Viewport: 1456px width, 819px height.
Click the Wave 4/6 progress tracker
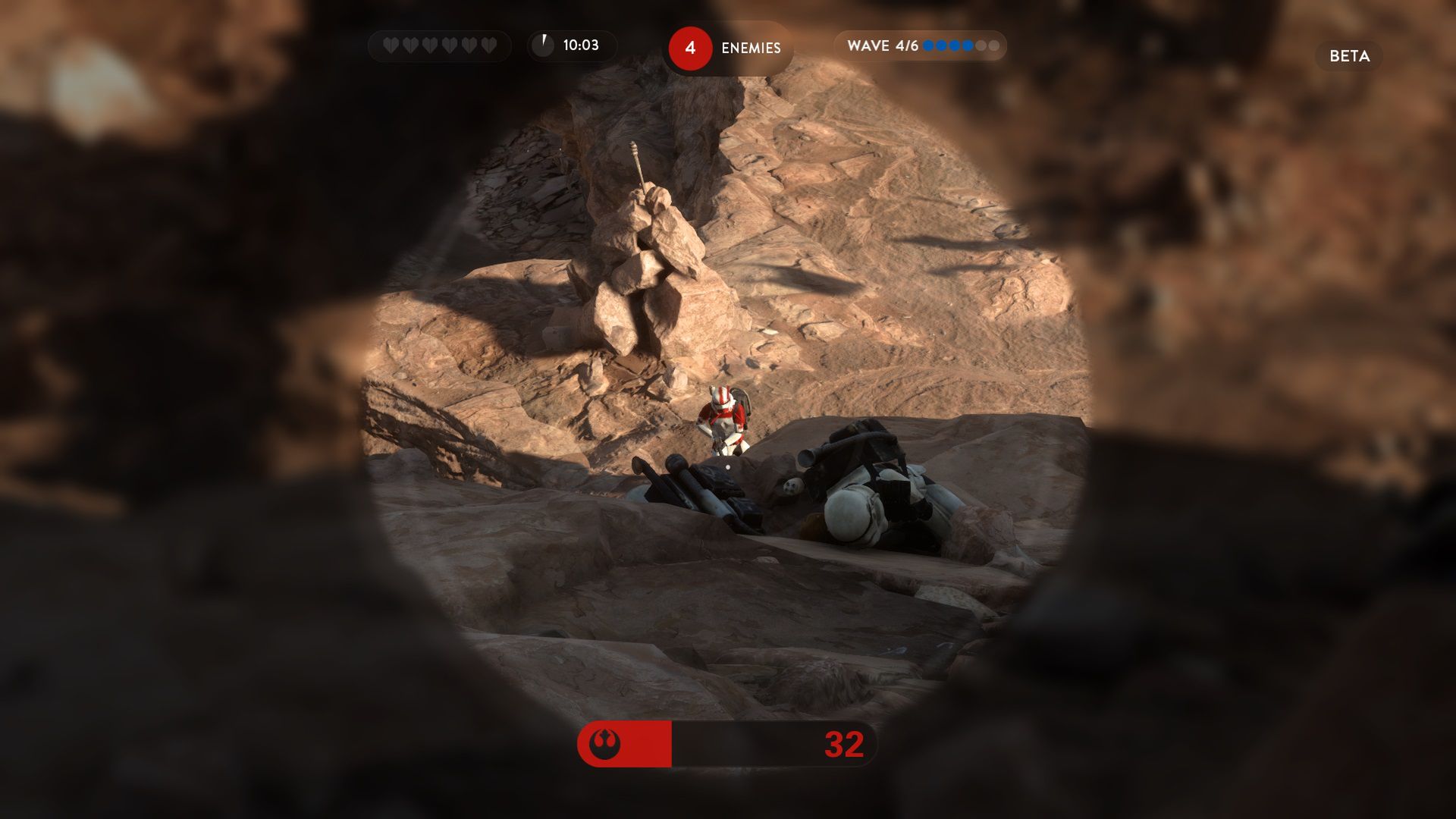[921, 46]
